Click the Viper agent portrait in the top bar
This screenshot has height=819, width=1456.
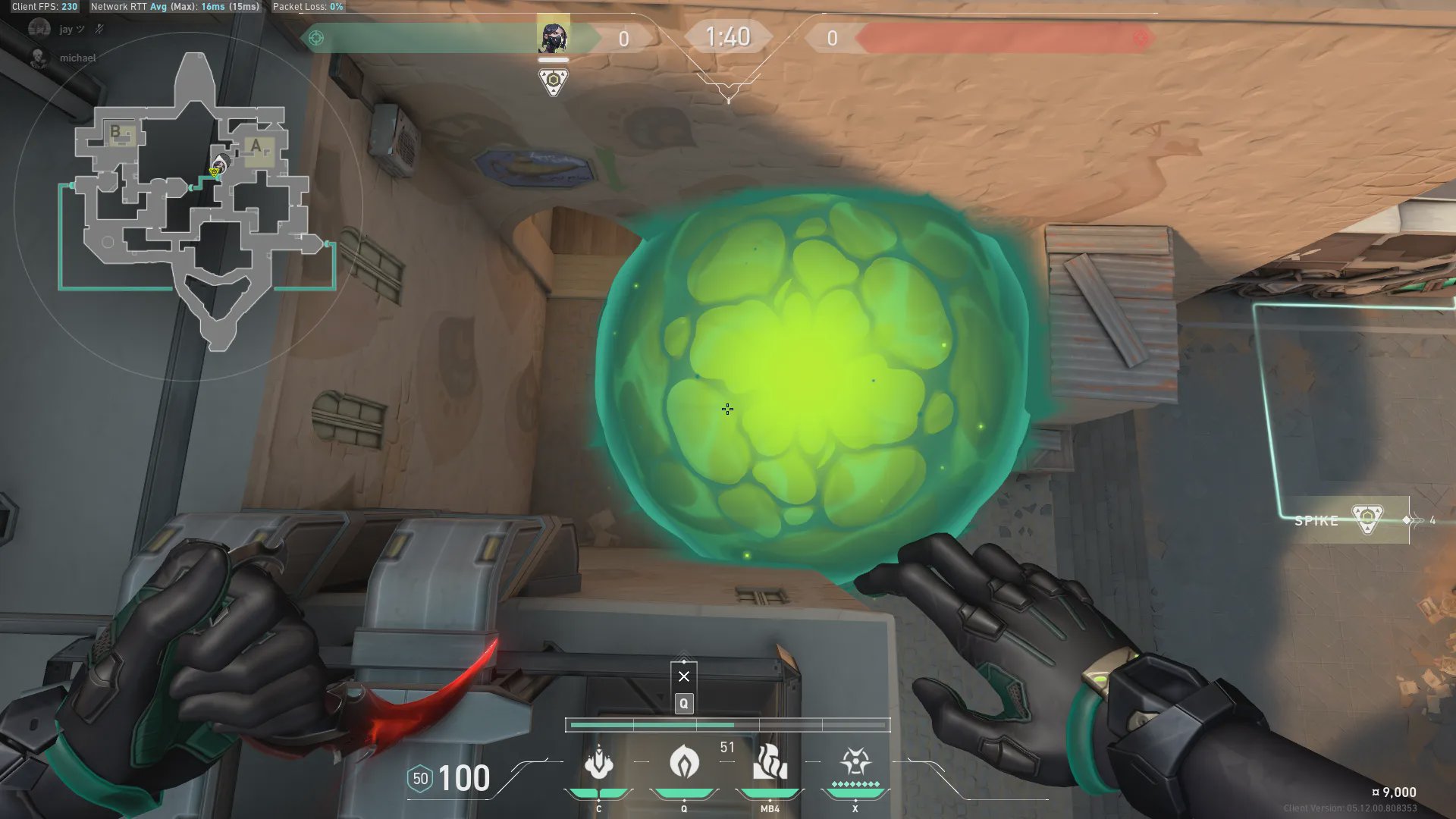pos(553,37)
